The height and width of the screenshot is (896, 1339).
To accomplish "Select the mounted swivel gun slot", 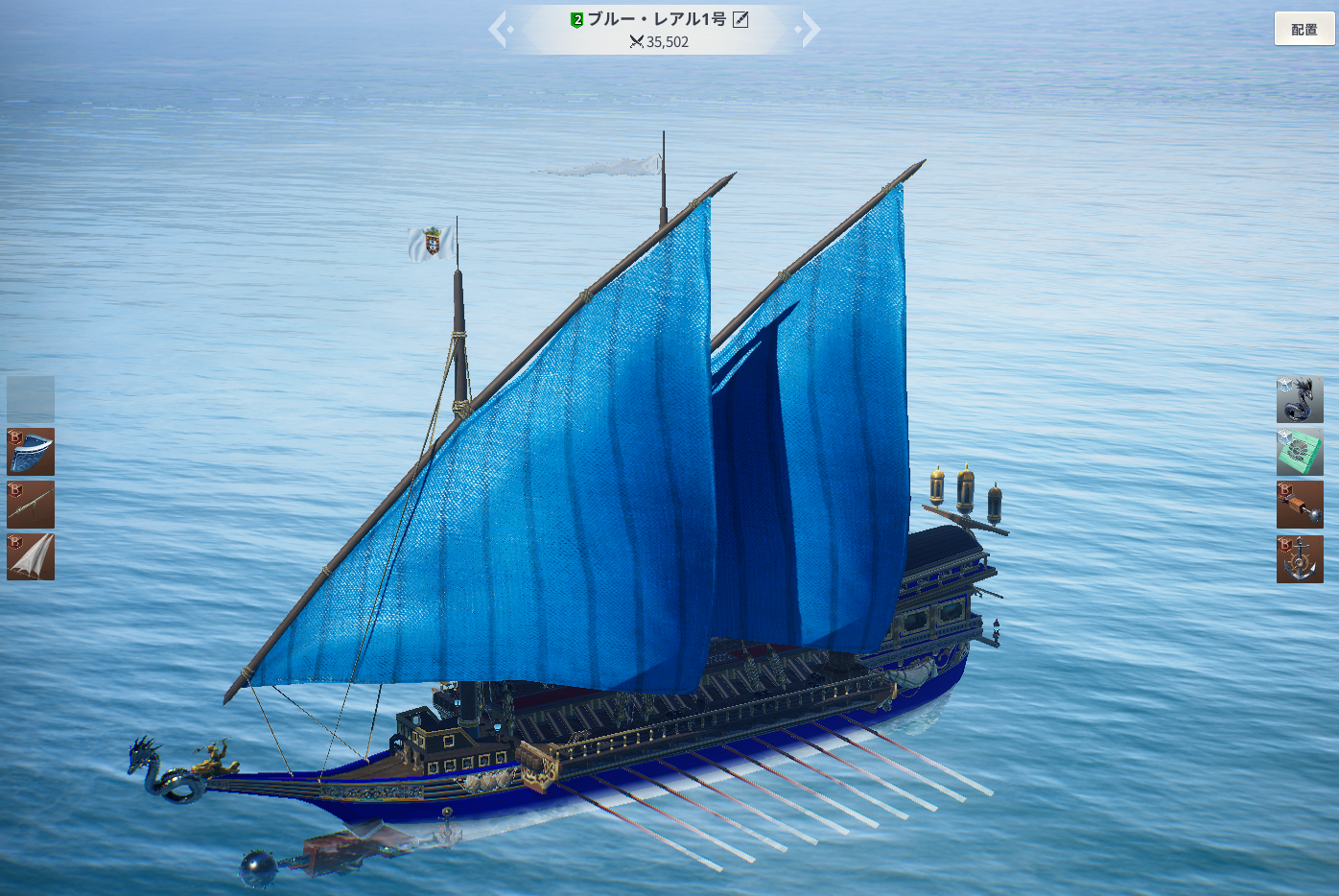I will point(31,505).
